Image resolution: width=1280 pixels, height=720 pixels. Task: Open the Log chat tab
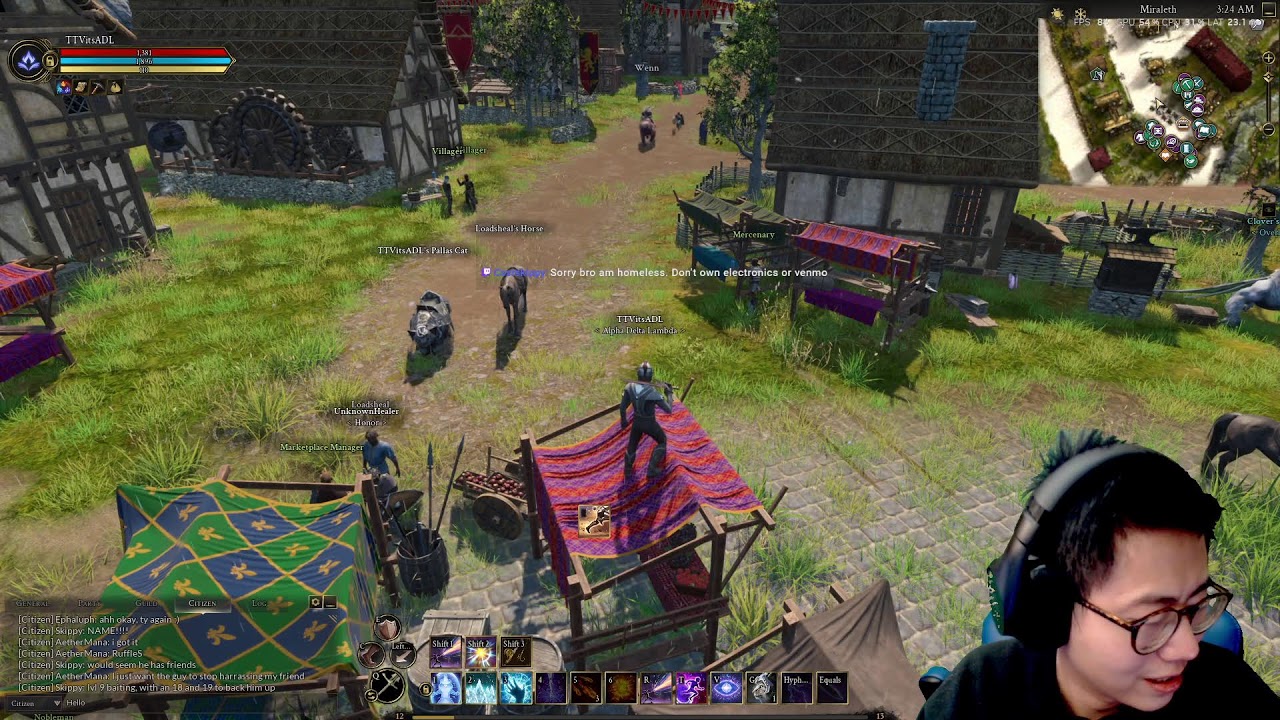[260, 603]
